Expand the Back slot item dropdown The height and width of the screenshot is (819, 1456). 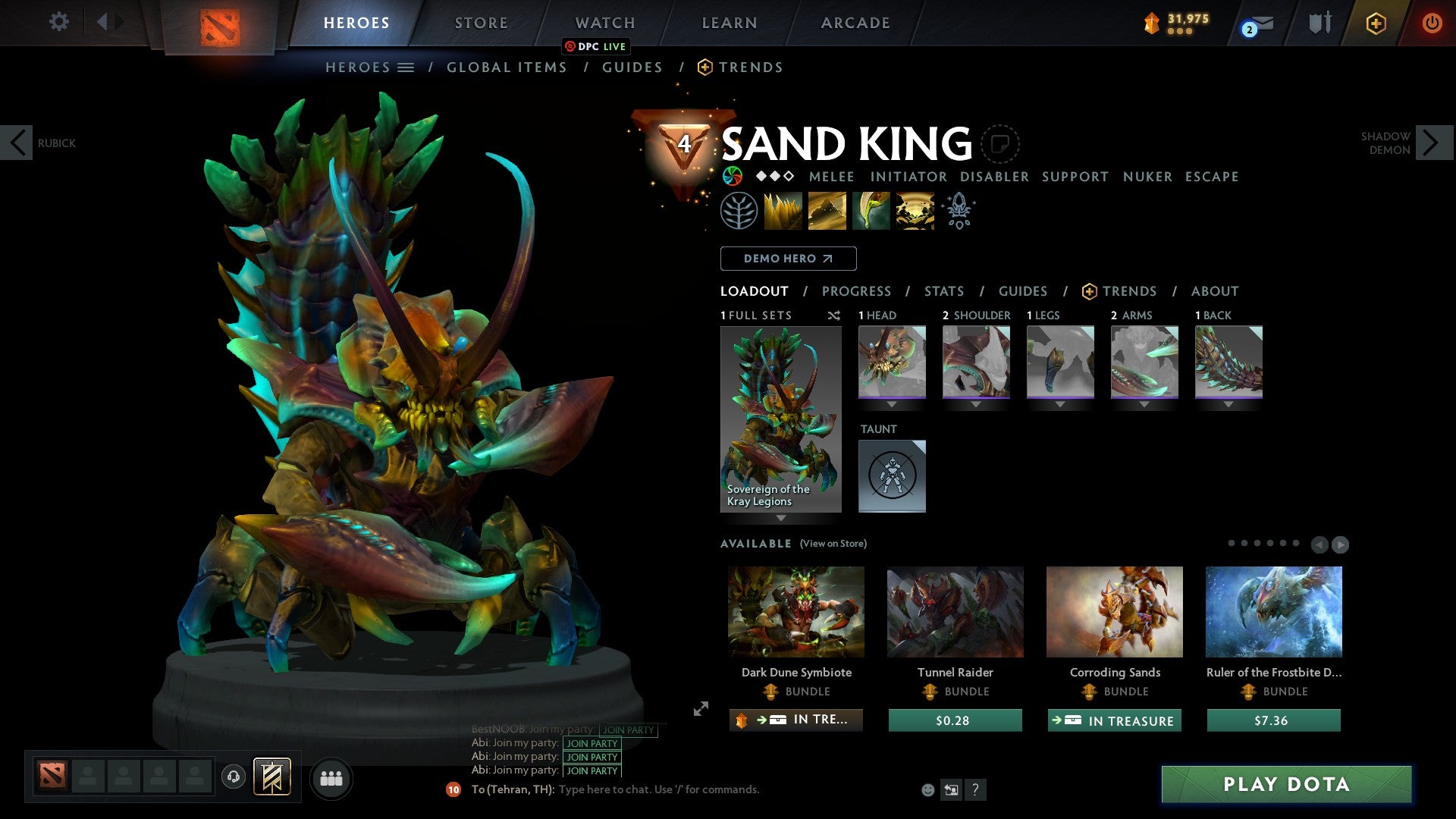1228,404
